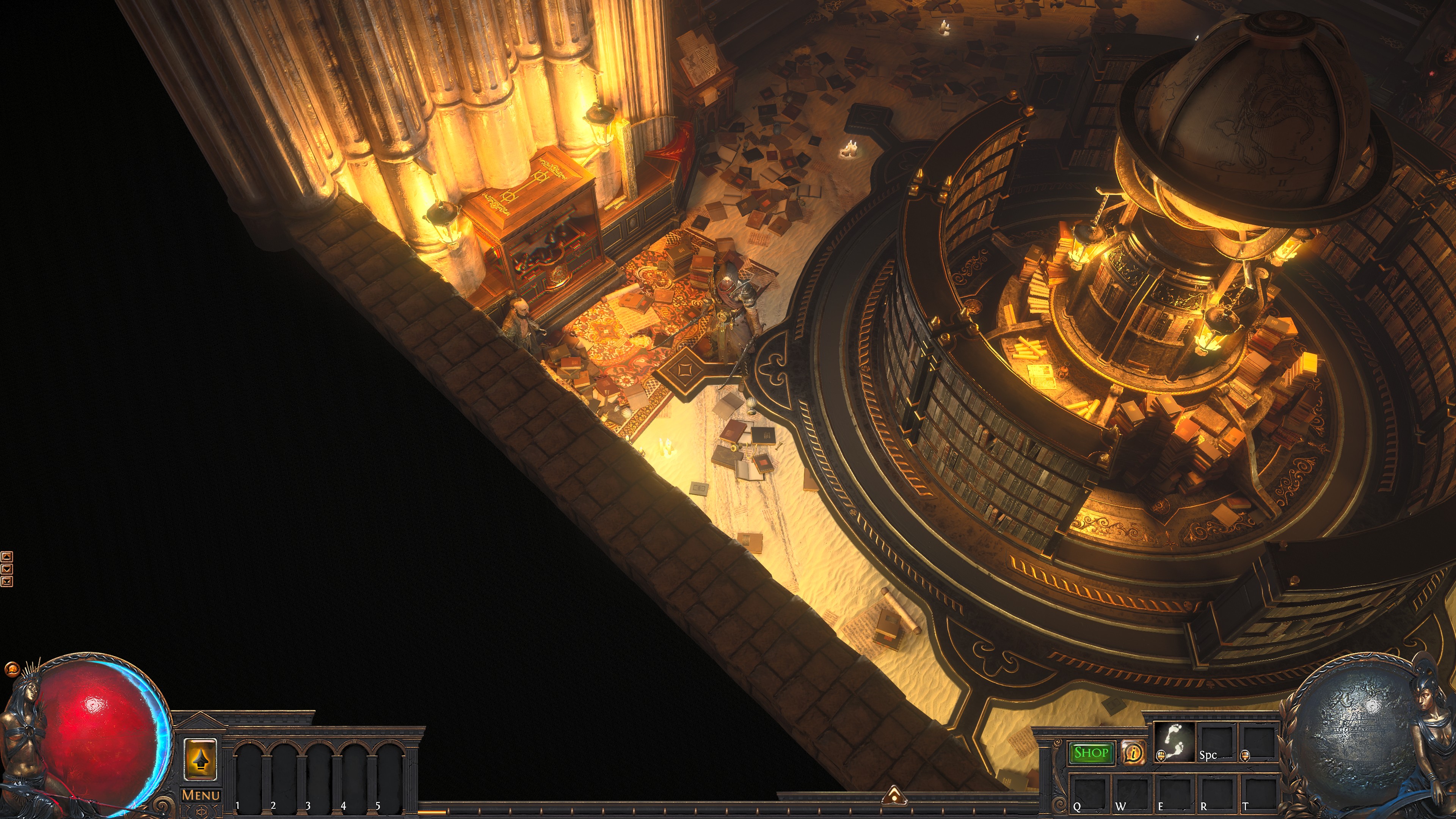Click the orange info speech-bubble icon
1456x819 pixels.
point(1133,753)
